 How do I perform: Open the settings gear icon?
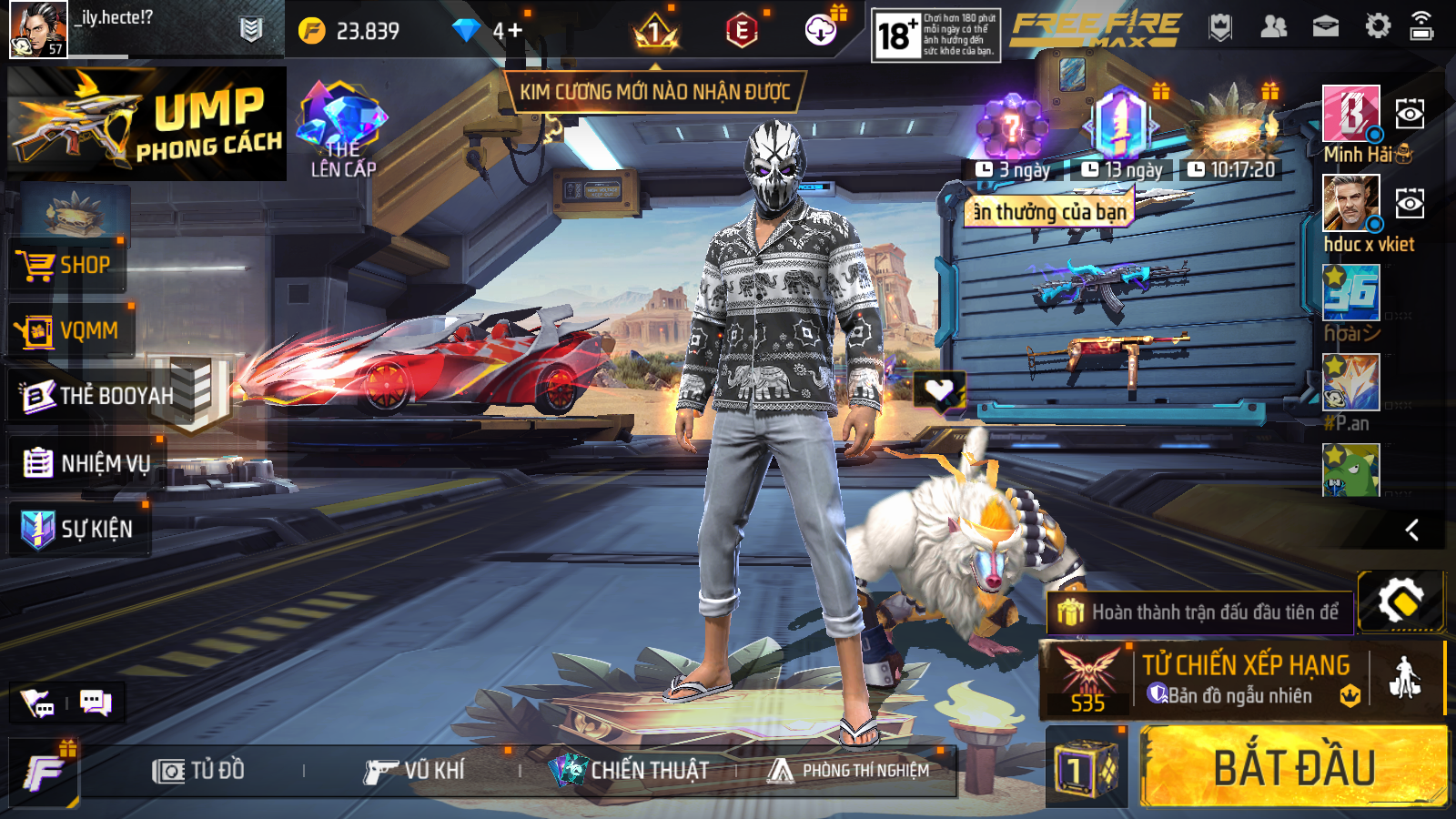(x=1378, y=27)
